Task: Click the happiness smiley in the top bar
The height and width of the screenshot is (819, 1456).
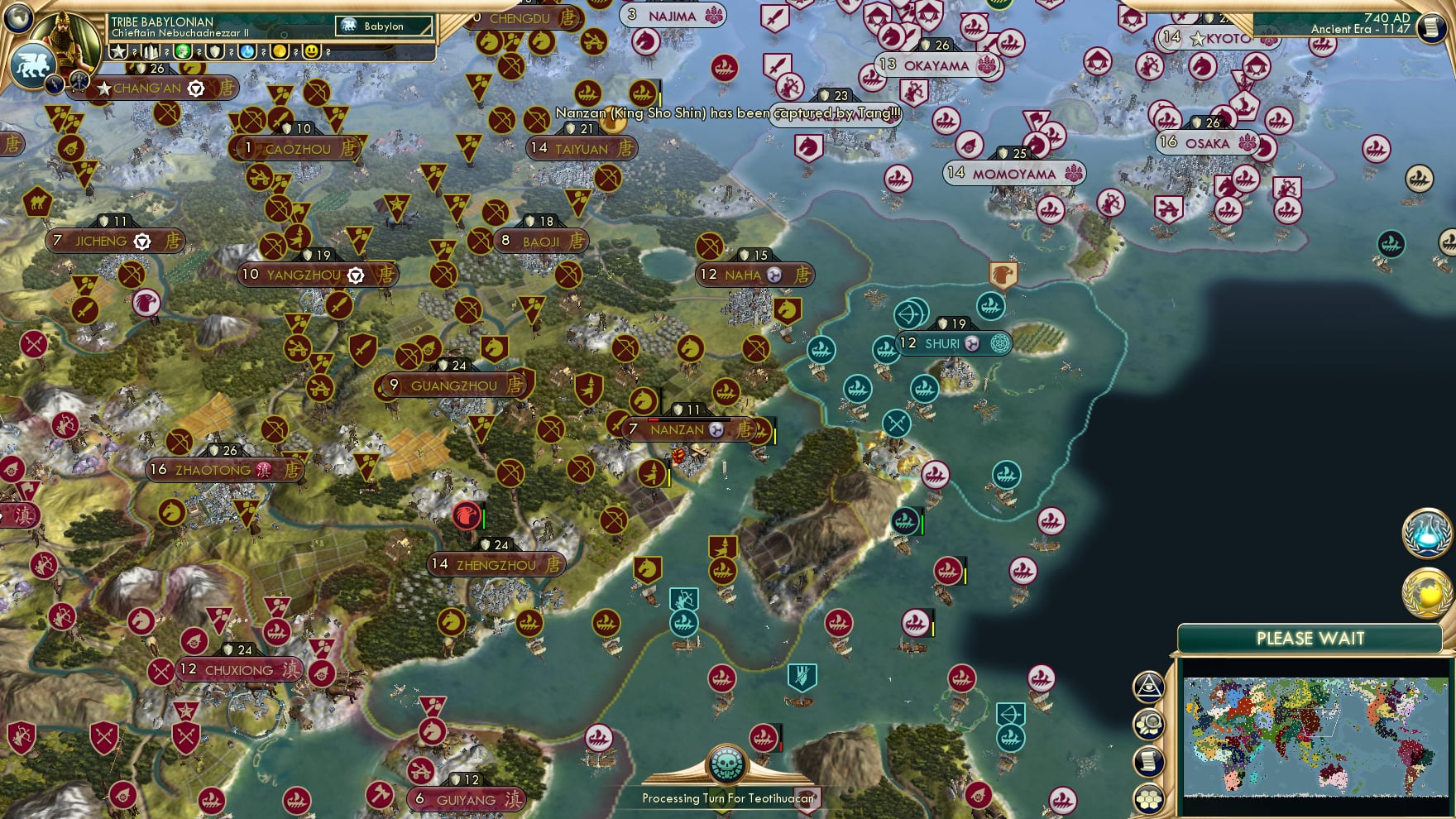Action: [x=309, y=51]
